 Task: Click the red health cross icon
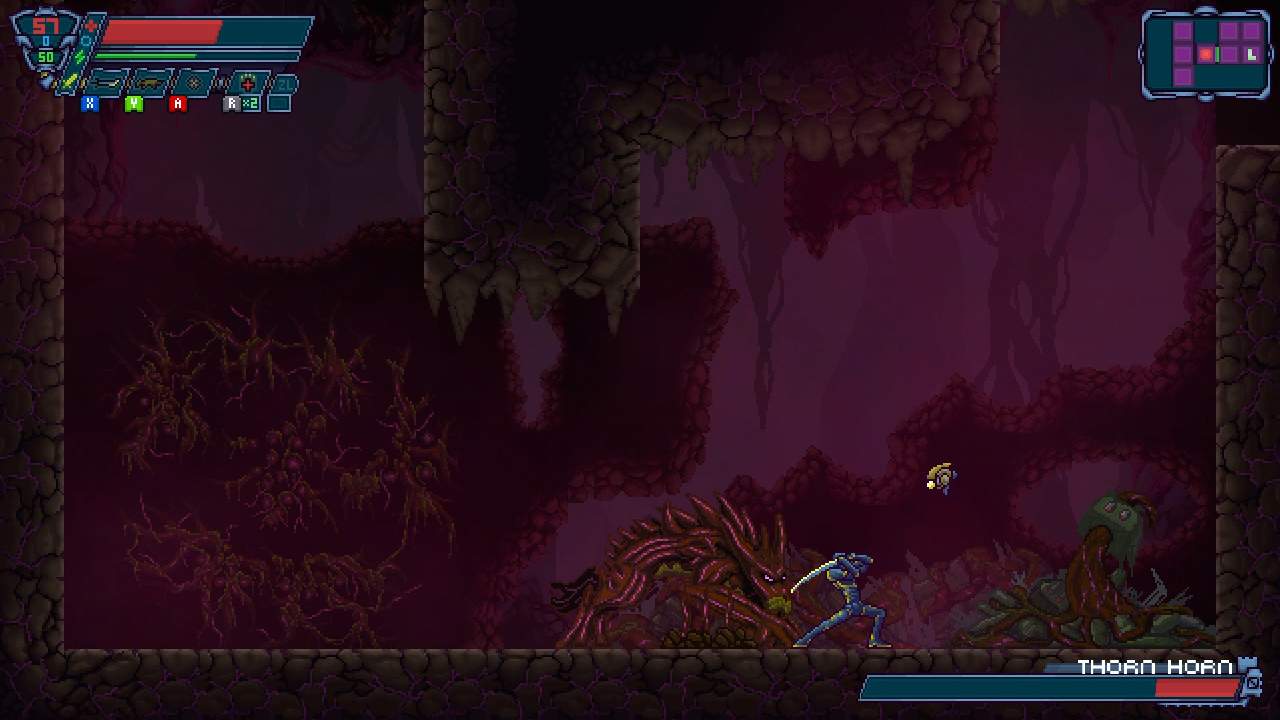90,25
